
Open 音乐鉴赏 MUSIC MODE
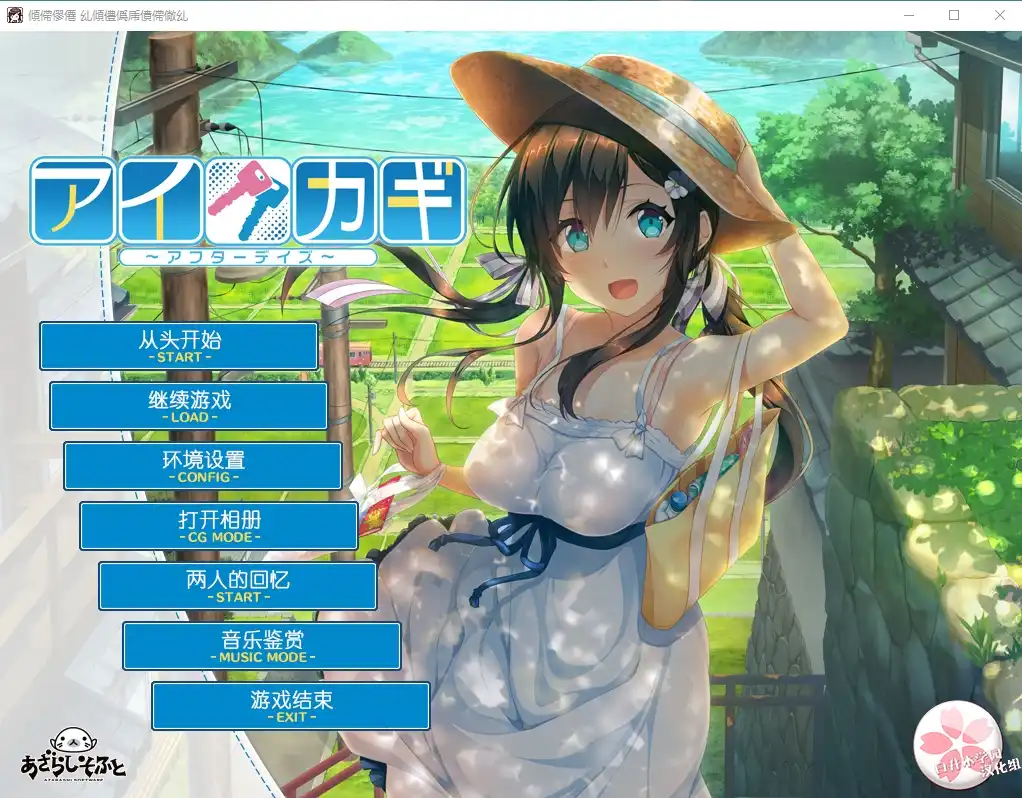(x=262, y=646)
